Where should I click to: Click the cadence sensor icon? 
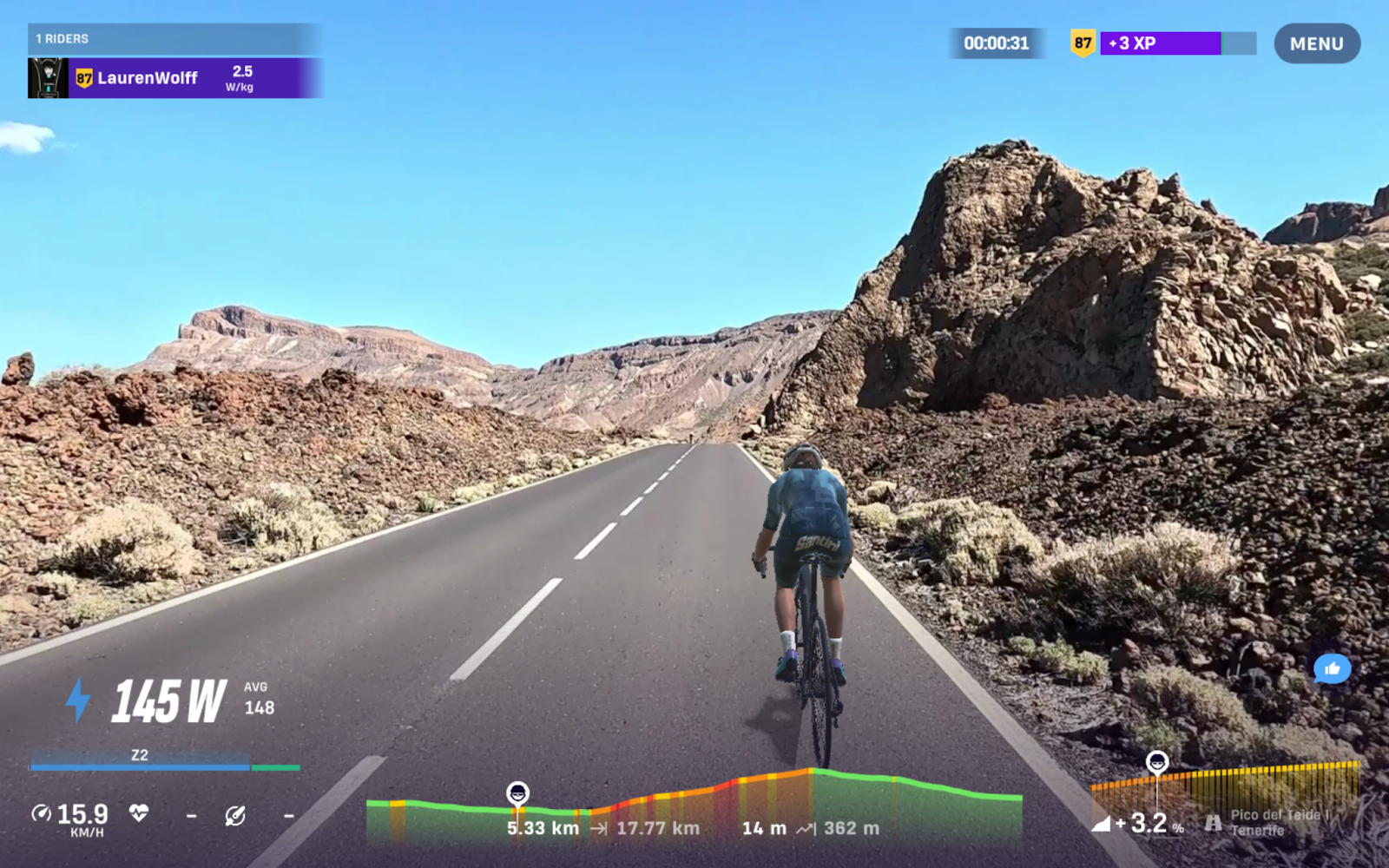236,816
